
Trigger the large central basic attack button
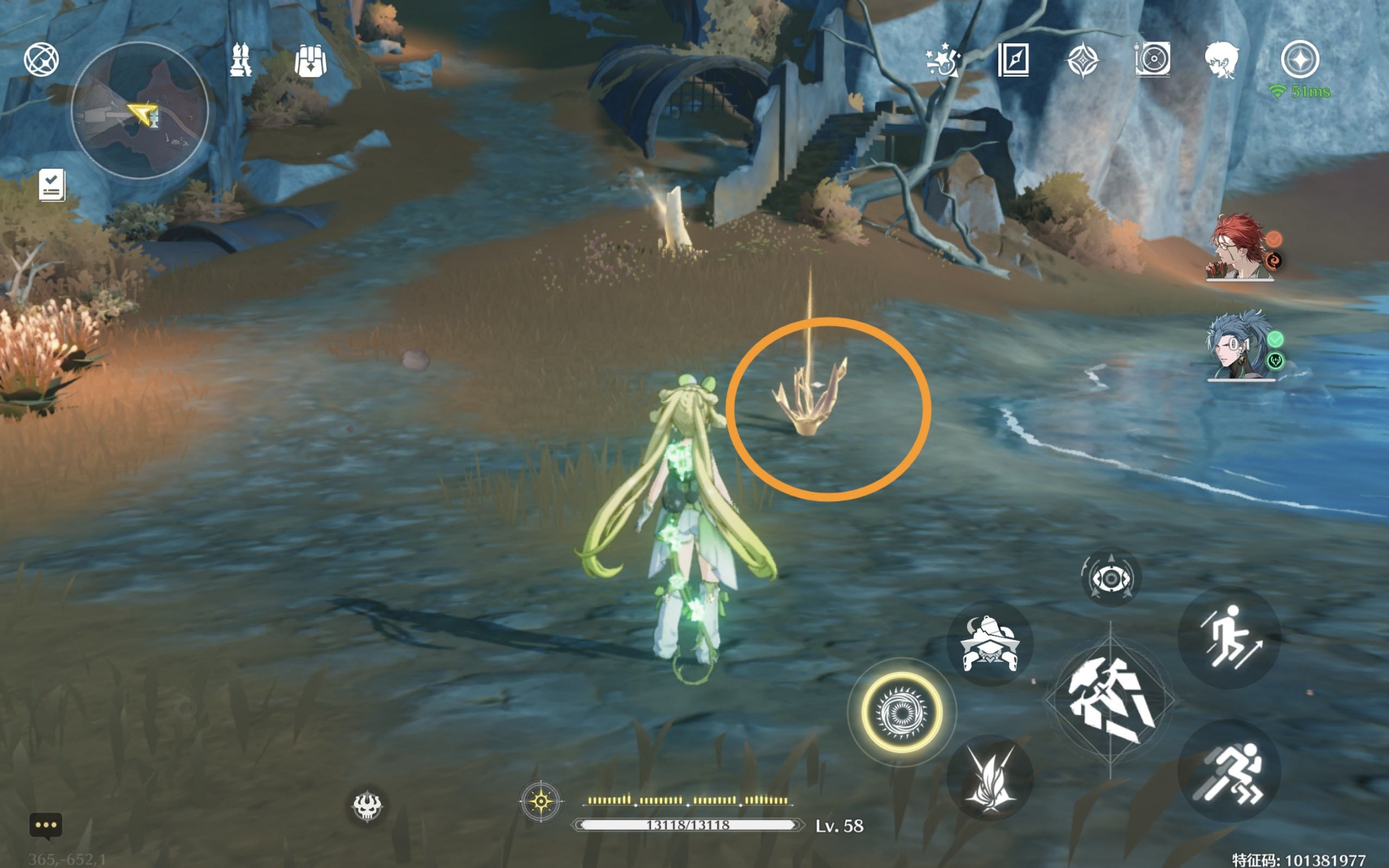coord(1110,700)
